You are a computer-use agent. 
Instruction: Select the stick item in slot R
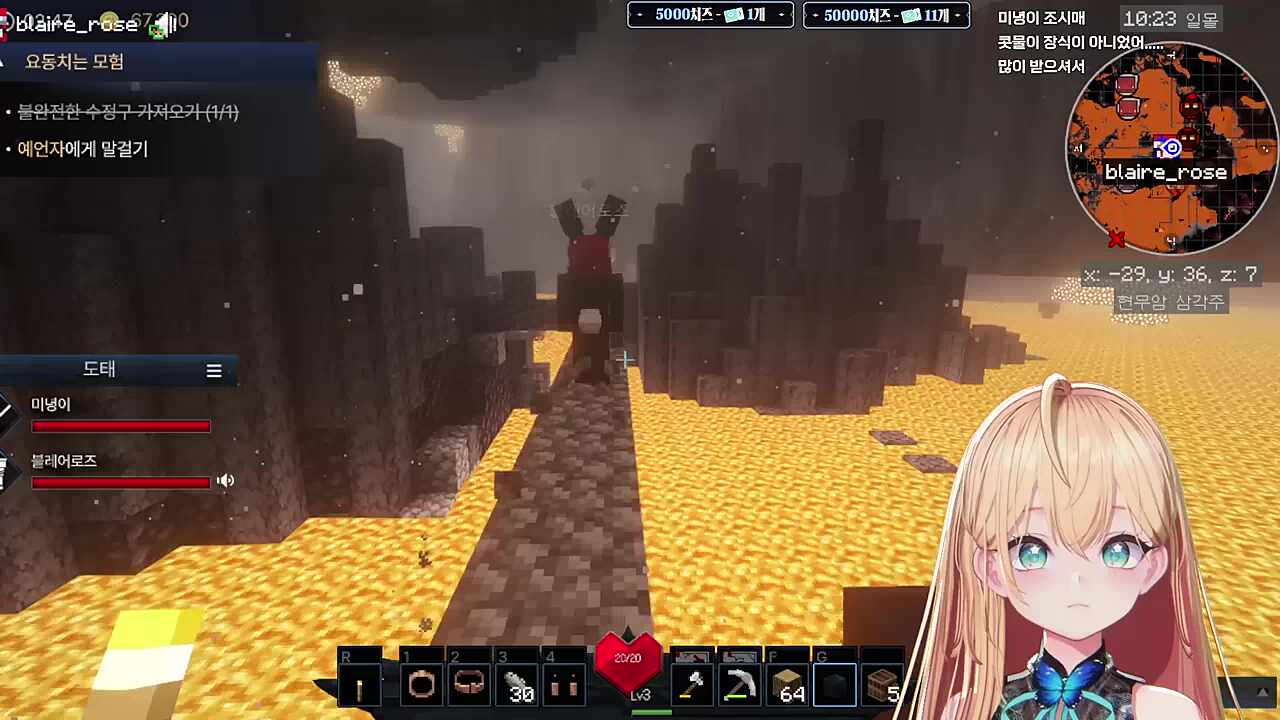(x=359, y=686)
